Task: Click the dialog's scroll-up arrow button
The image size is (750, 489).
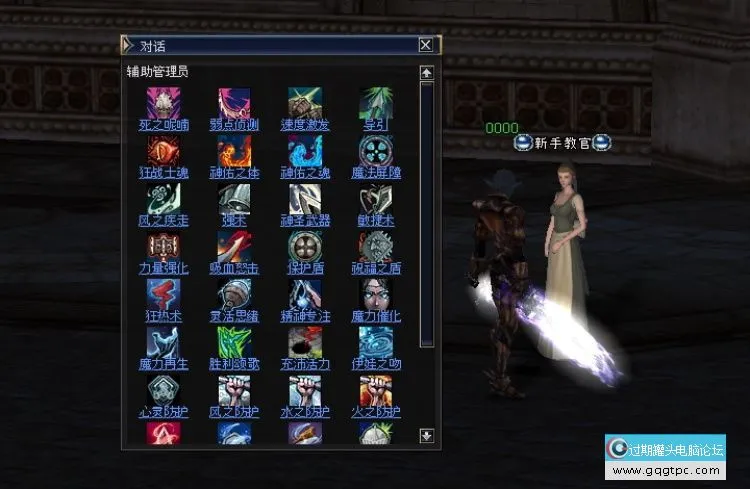Action: (x=427, y=73)
